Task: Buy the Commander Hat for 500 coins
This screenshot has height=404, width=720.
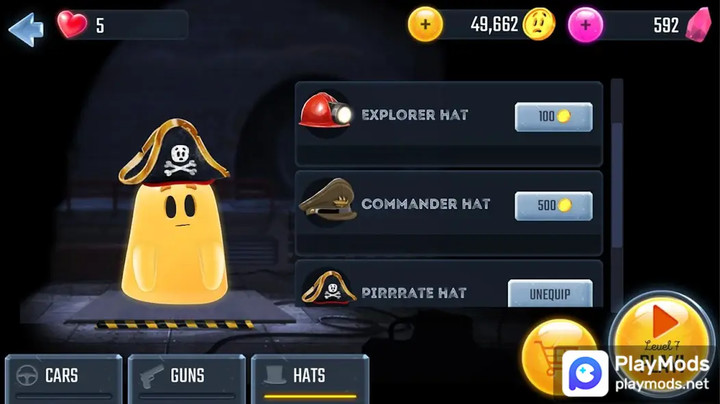Action: [x=553, y=206]
